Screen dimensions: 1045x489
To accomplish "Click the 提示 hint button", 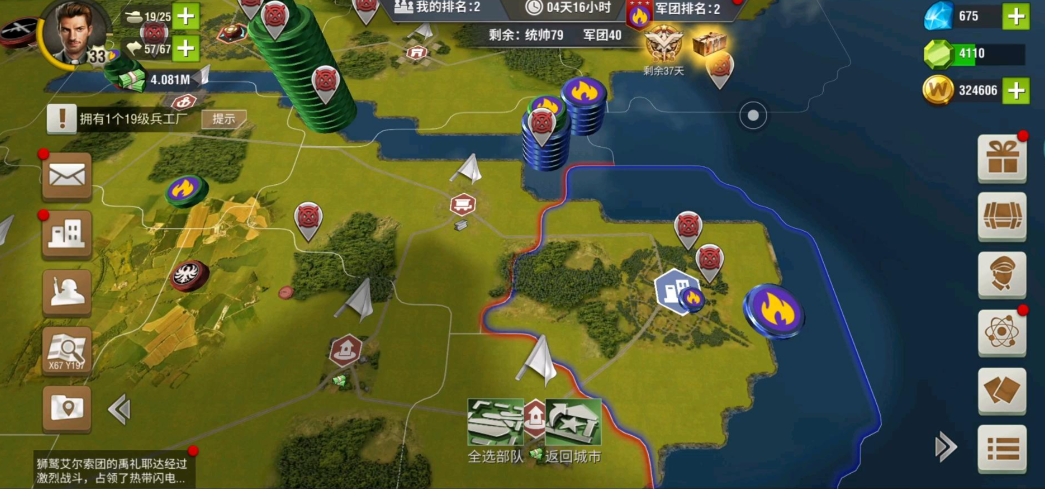I will pyautogui.click(x=224, y=119).
